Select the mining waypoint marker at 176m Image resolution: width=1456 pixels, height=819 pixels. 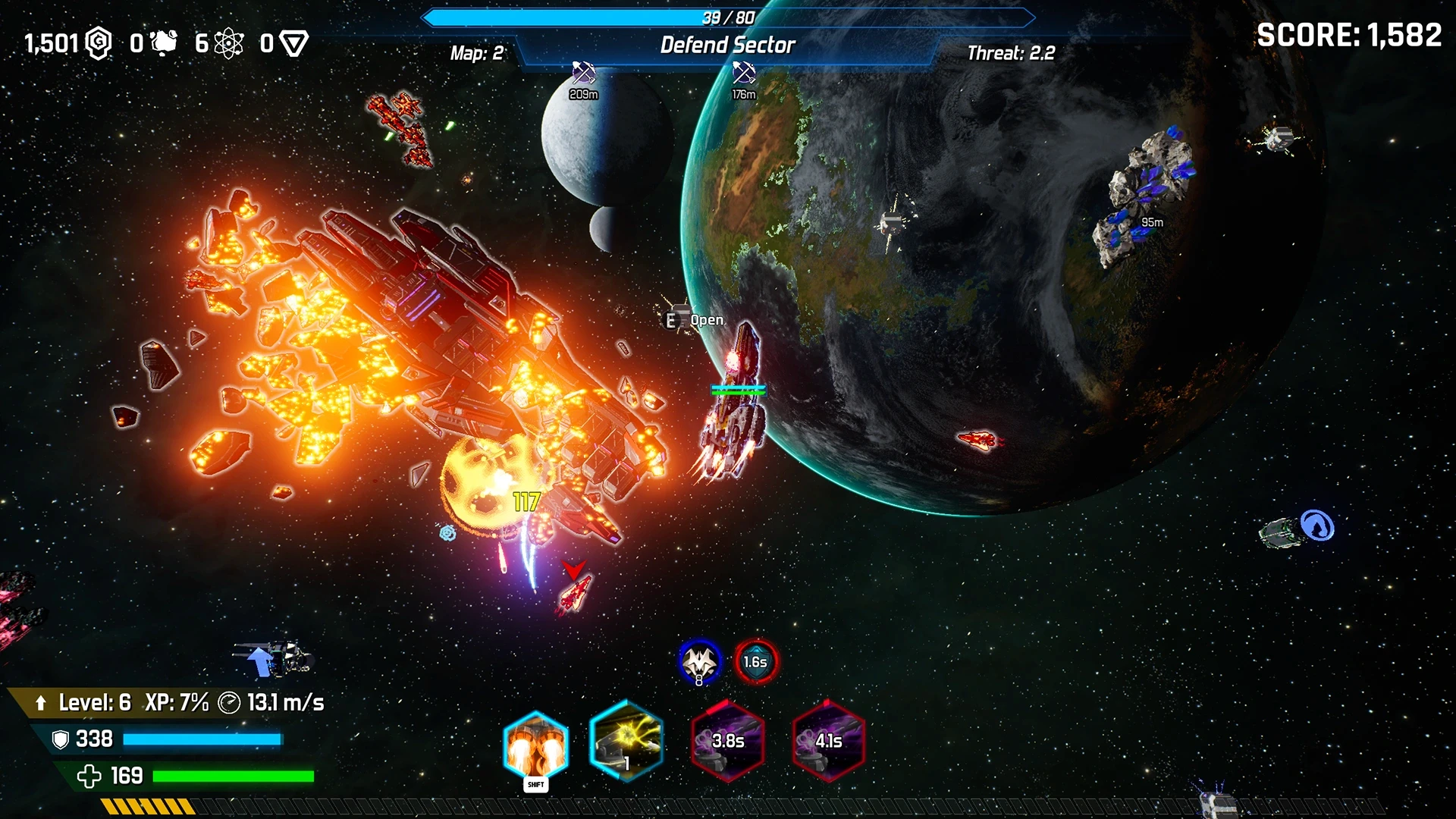point(743,74)
